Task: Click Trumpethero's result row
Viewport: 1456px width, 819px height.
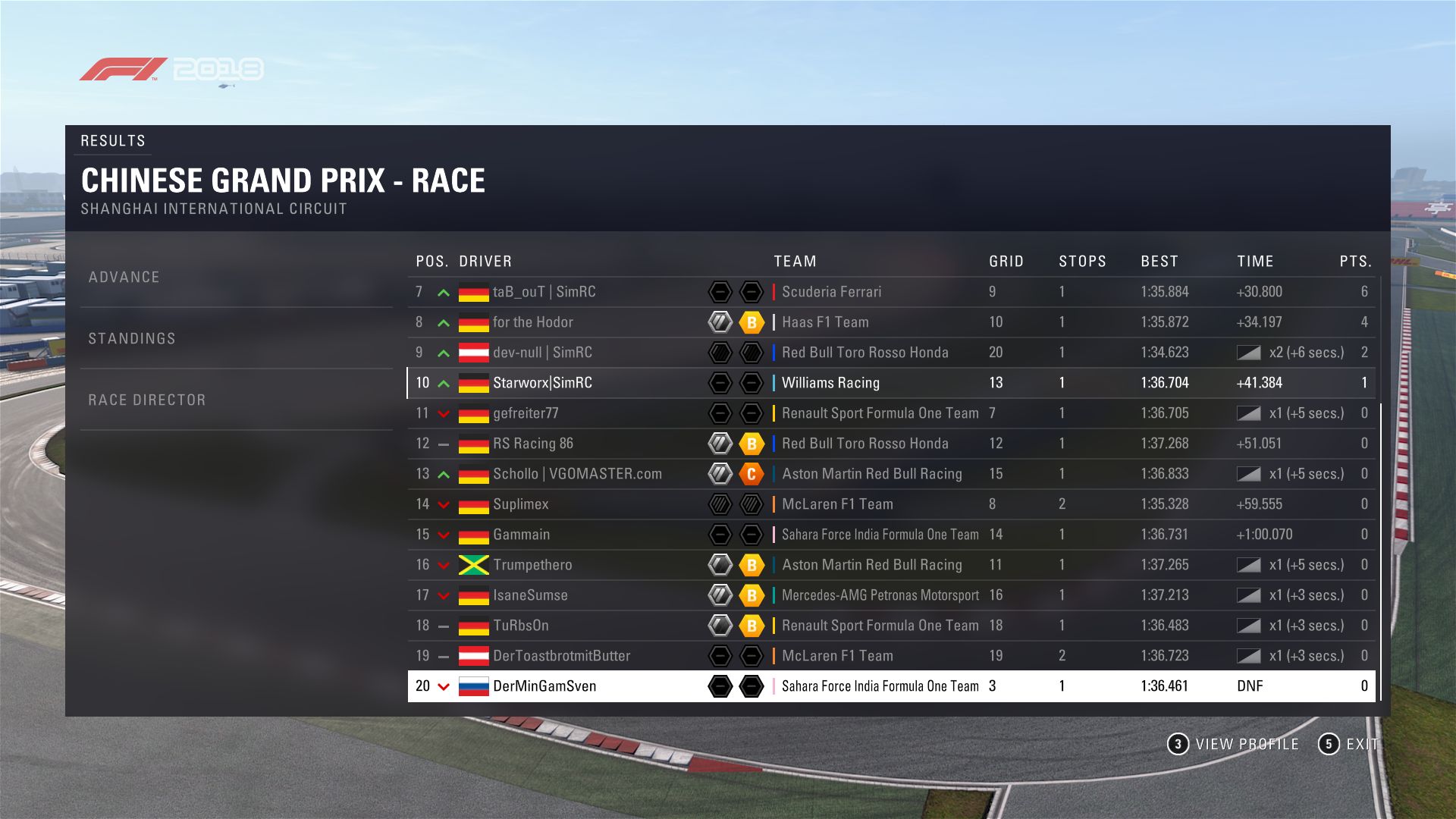Action: (x=532, y=565)
